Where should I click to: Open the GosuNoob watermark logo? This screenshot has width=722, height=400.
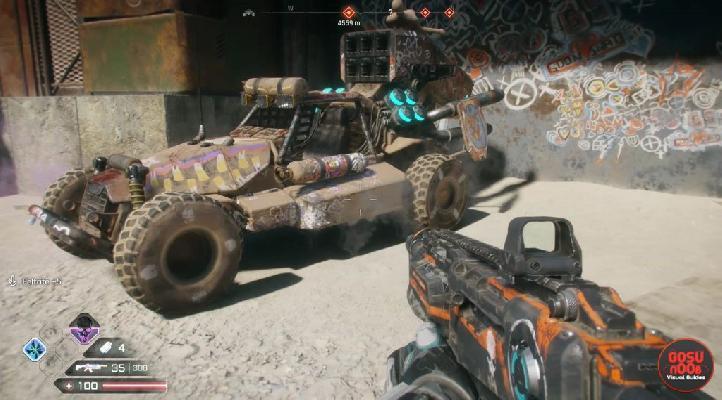686,364
